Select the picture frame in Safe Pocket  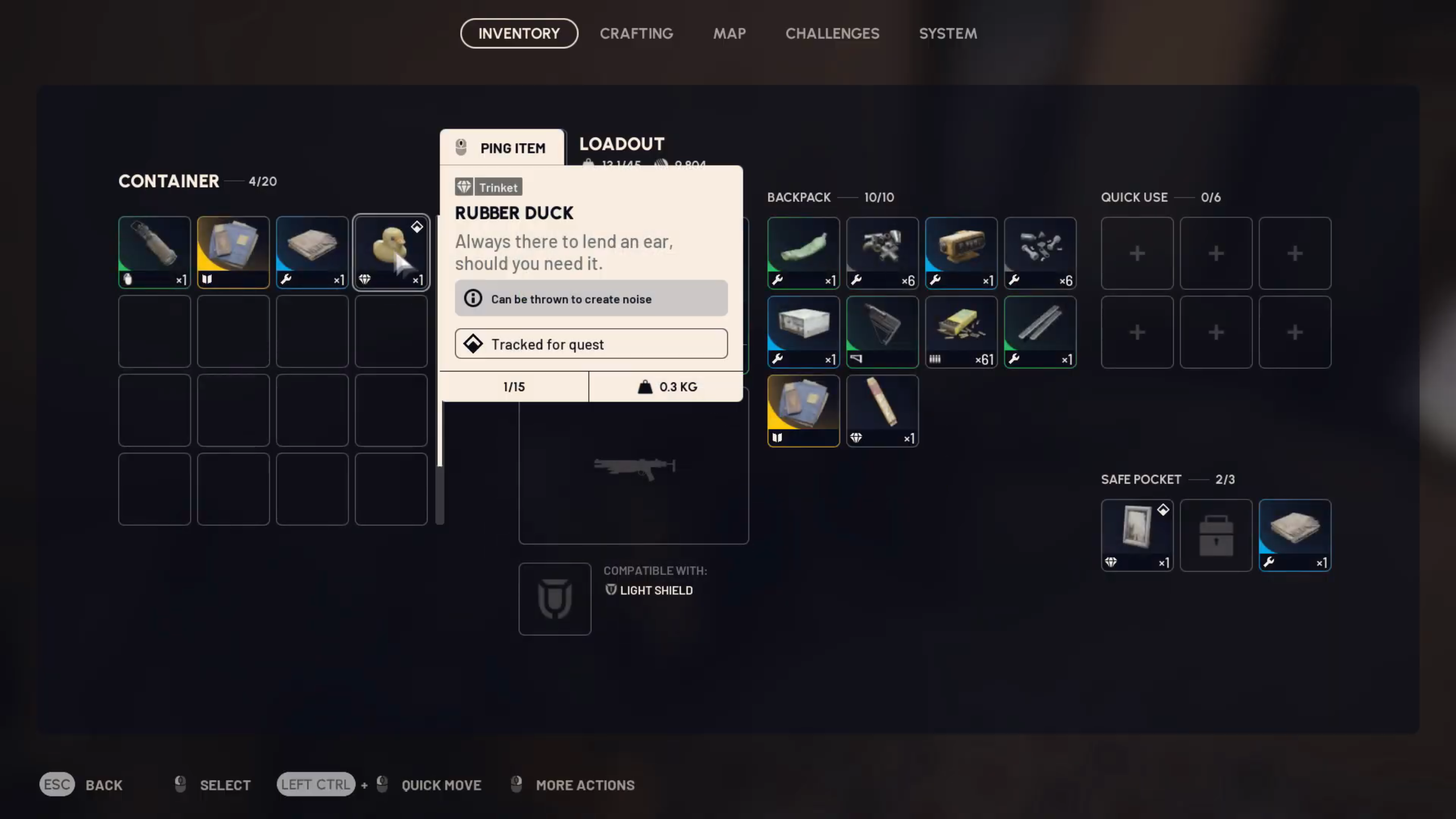(1136, 535)
